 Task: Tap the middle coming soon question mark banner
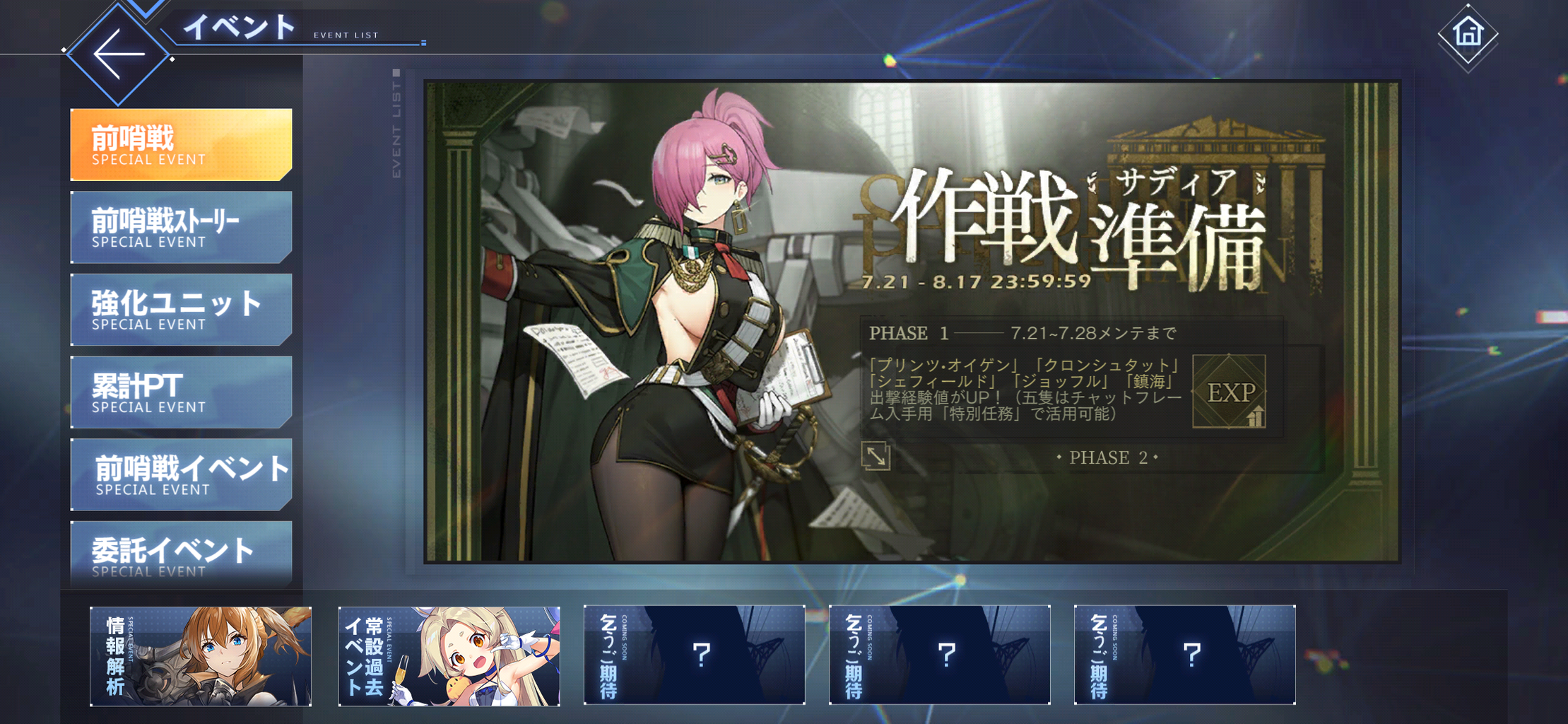tap(940, 655)
